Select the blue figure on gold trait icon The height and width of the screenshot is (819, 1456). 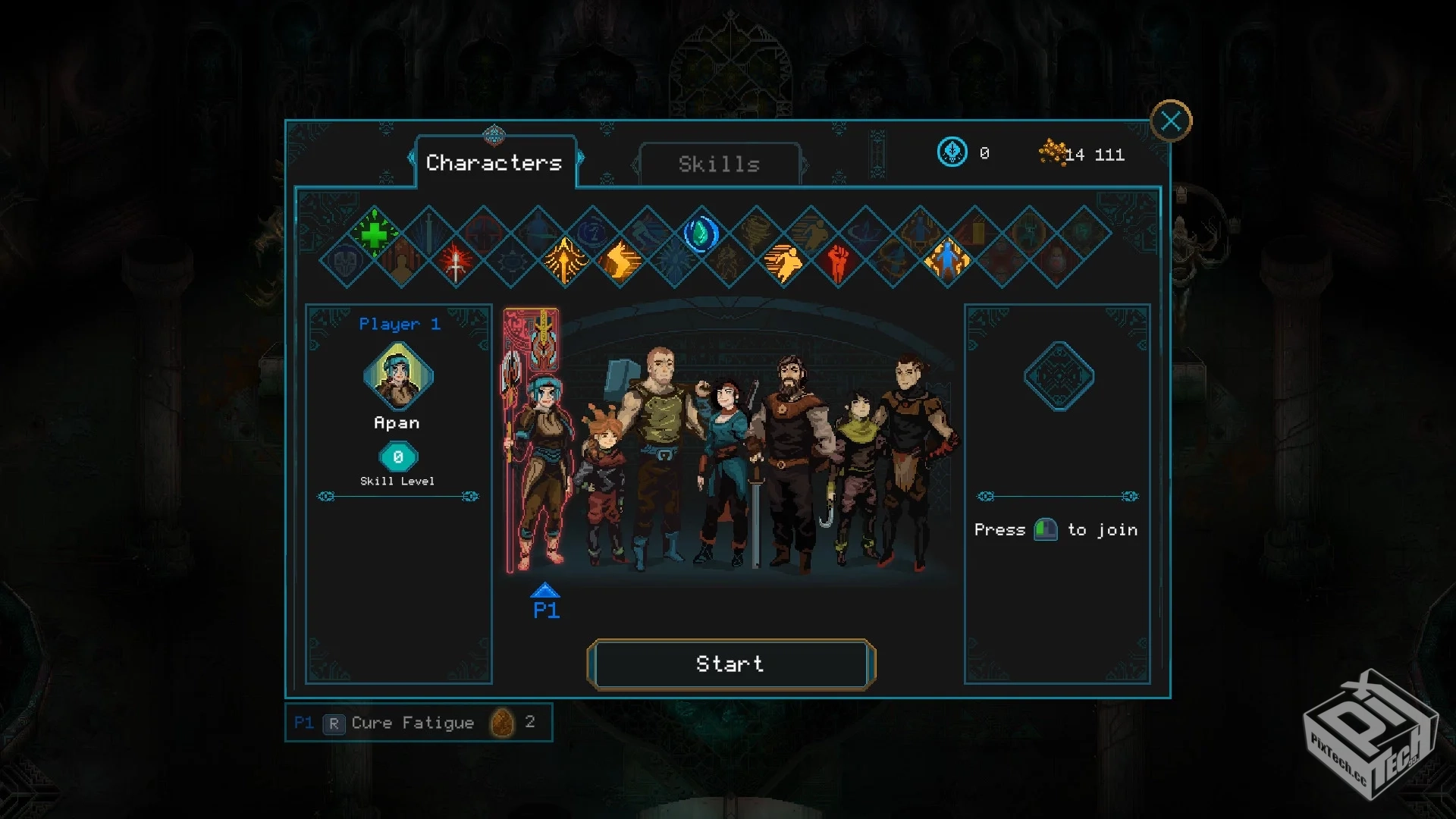pos(947,261)
